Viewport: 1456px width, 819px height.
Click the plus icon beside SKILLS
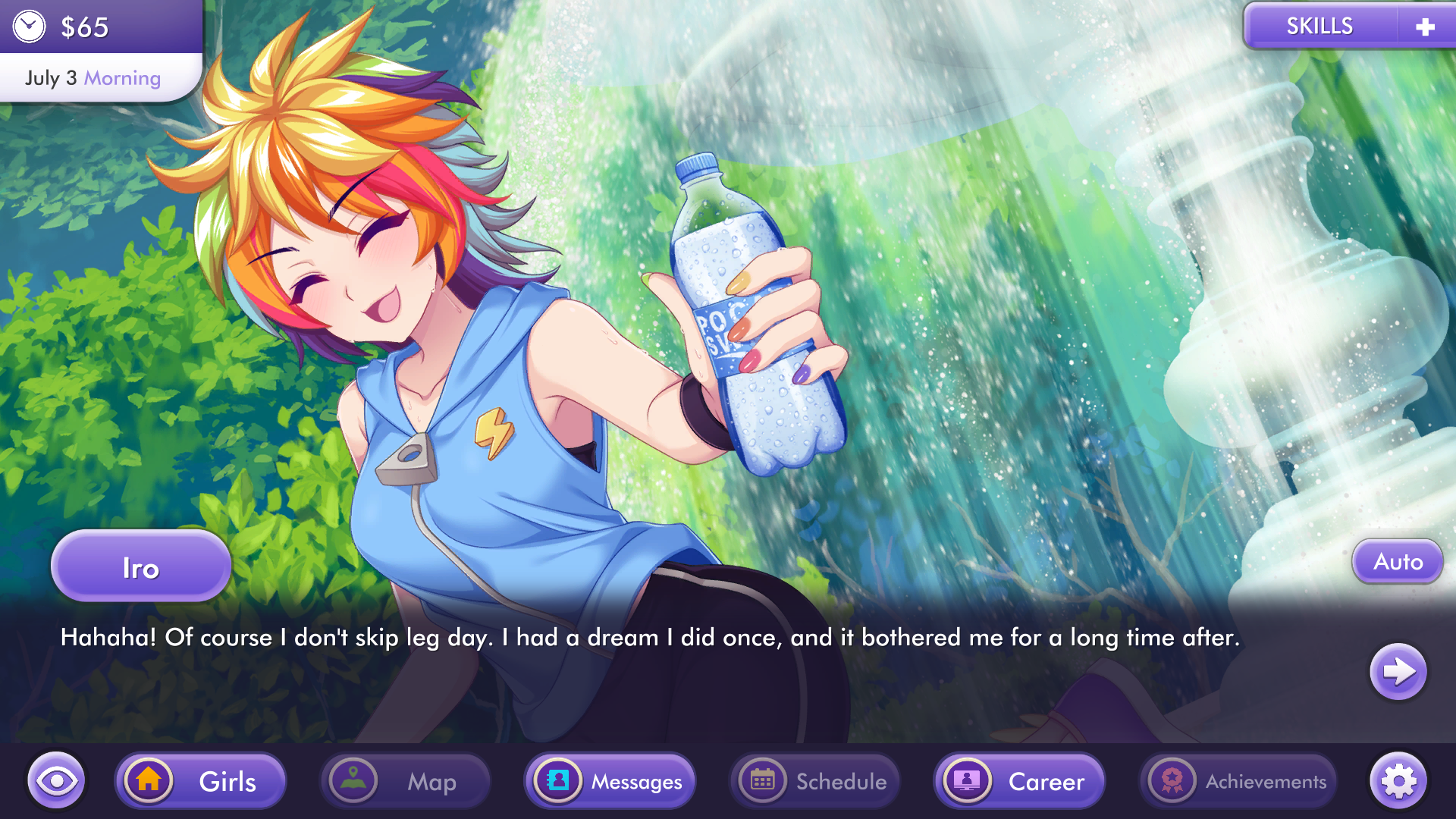tap(1425, 27)
